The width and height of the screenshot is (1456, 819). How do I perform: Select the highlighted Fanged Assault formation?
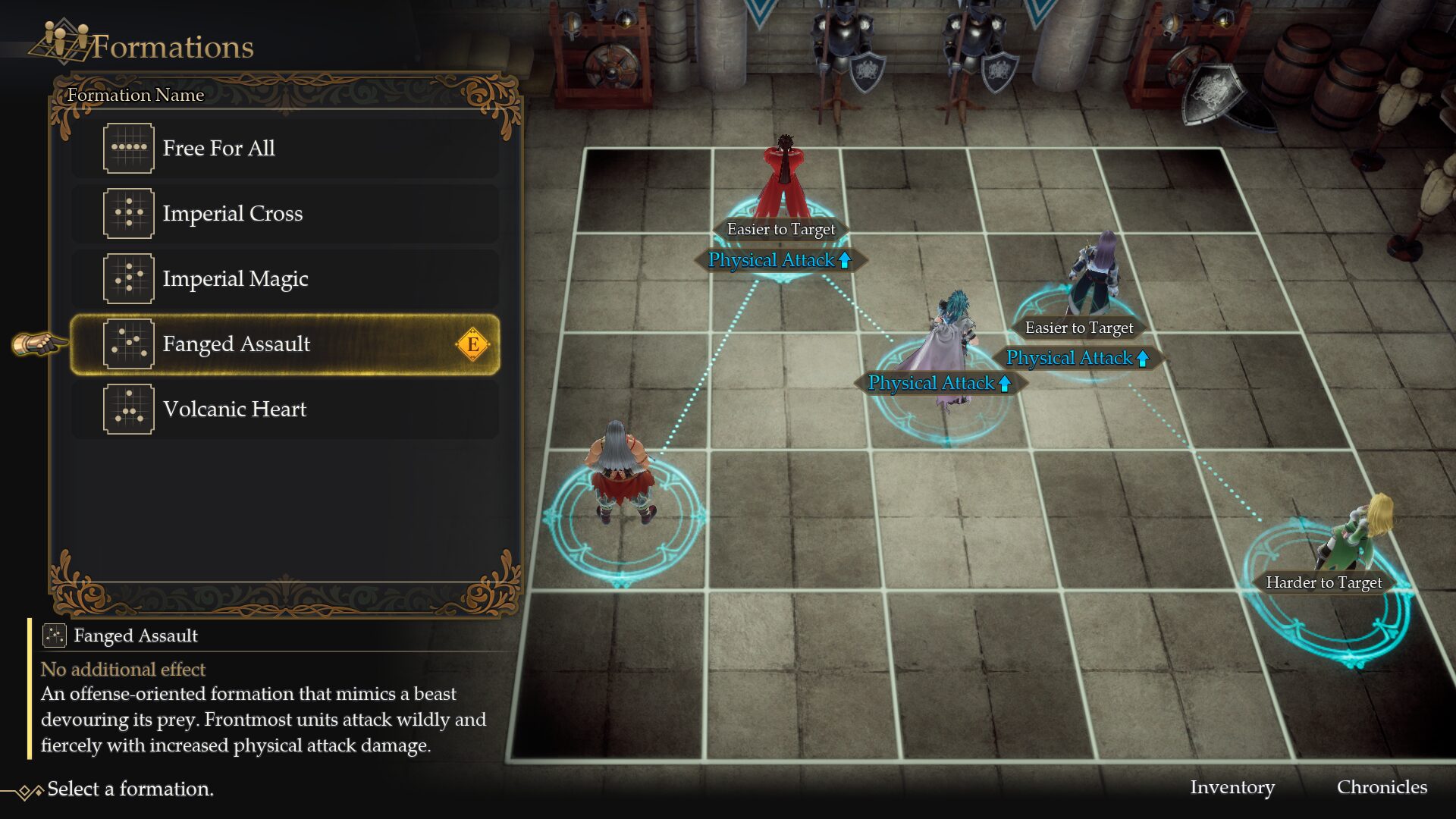coord(285,344)
